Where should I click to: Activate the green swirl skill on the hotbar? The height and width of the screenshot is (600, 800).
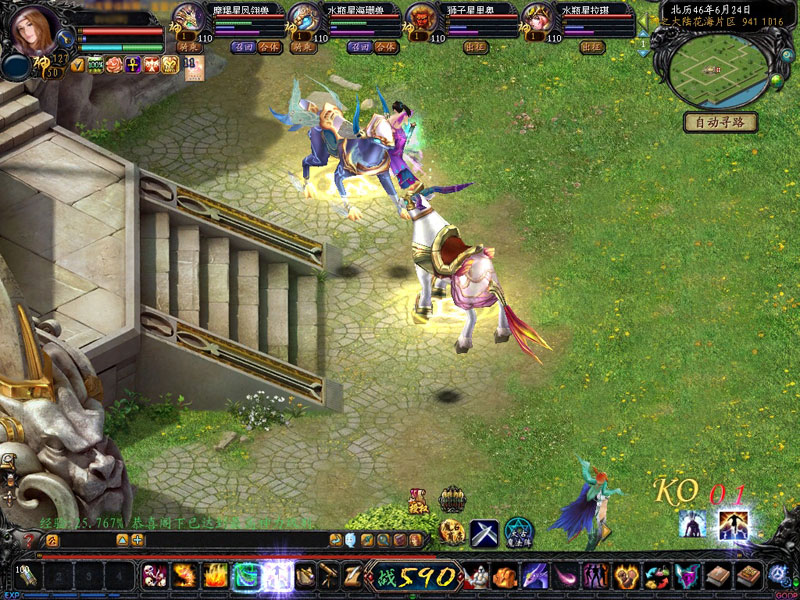pos(246,576)
